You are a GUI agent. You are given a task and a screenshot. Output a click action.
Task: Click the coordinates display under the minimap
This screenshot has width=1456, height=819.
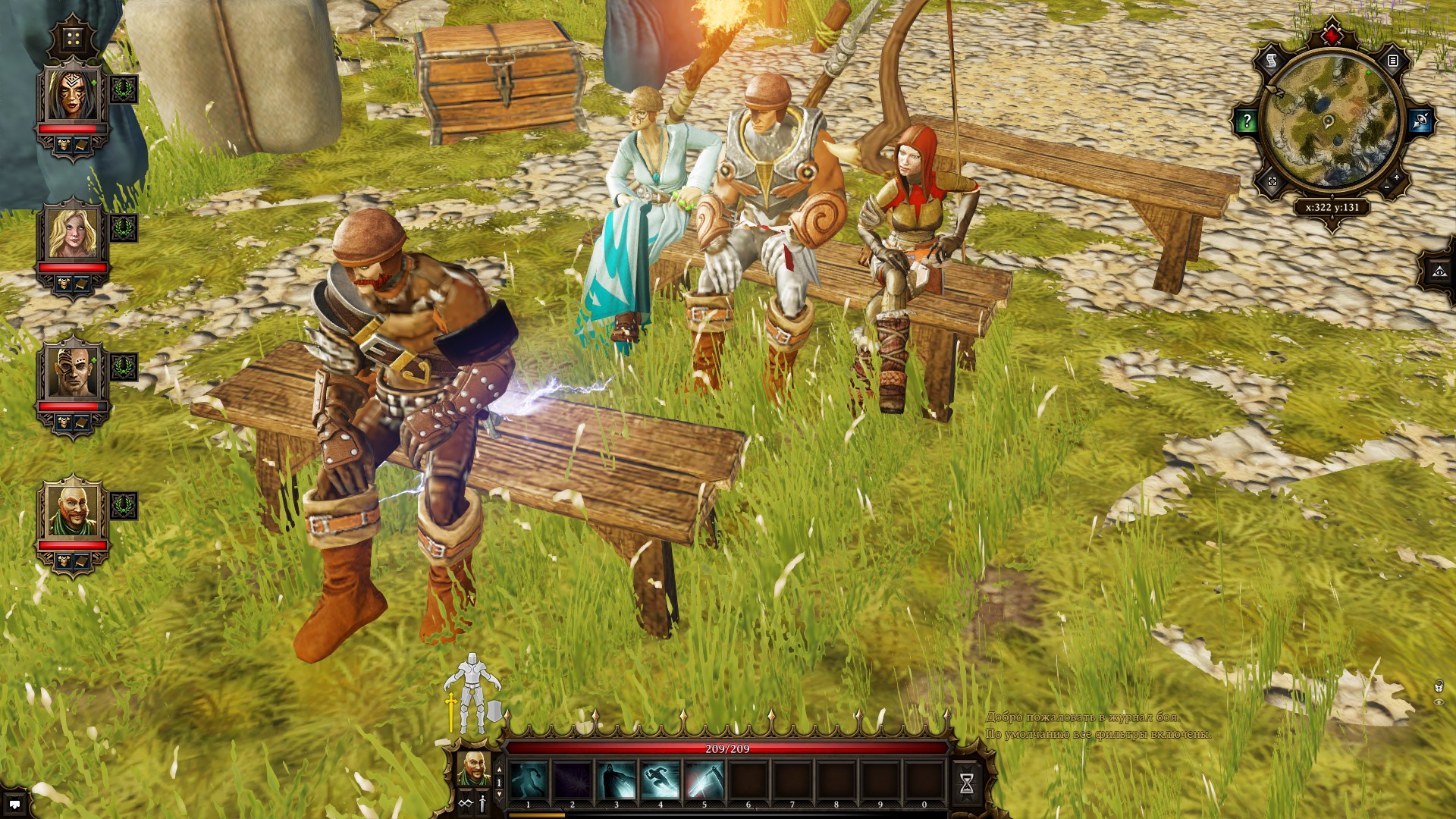[x=1332, y=208]
